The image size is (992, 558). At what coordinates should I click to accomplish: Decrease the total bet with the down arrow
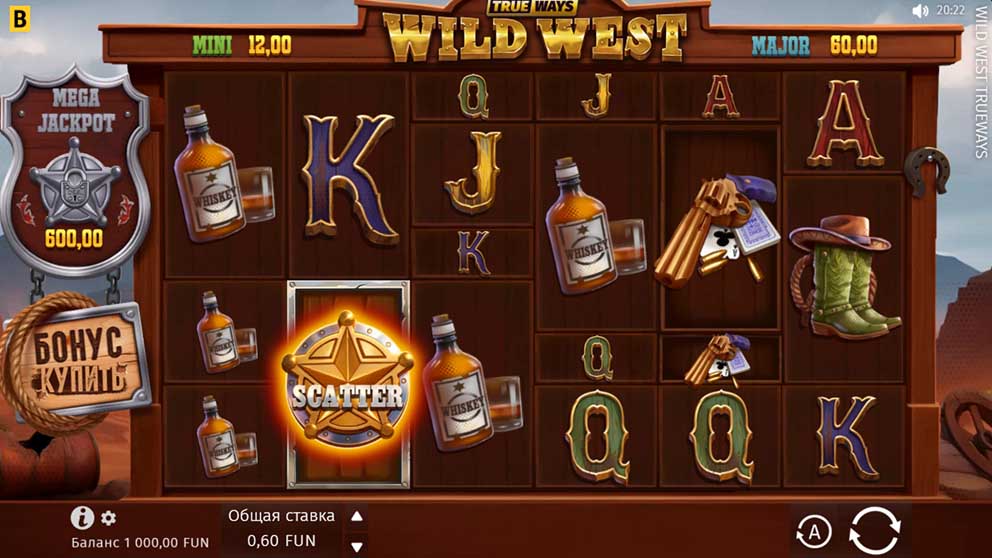click(356, 546)
